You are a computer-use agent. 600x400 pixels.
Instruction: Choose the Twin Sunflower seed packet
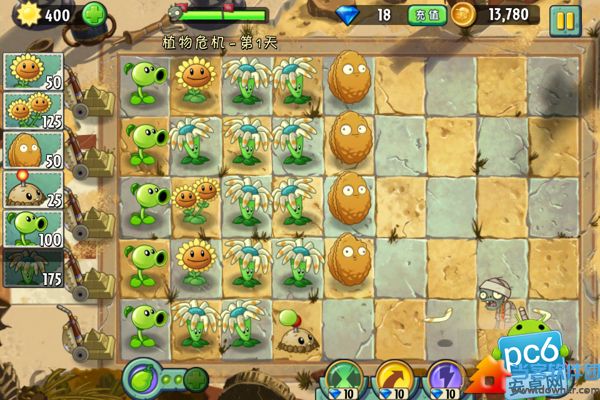[34, 112]
